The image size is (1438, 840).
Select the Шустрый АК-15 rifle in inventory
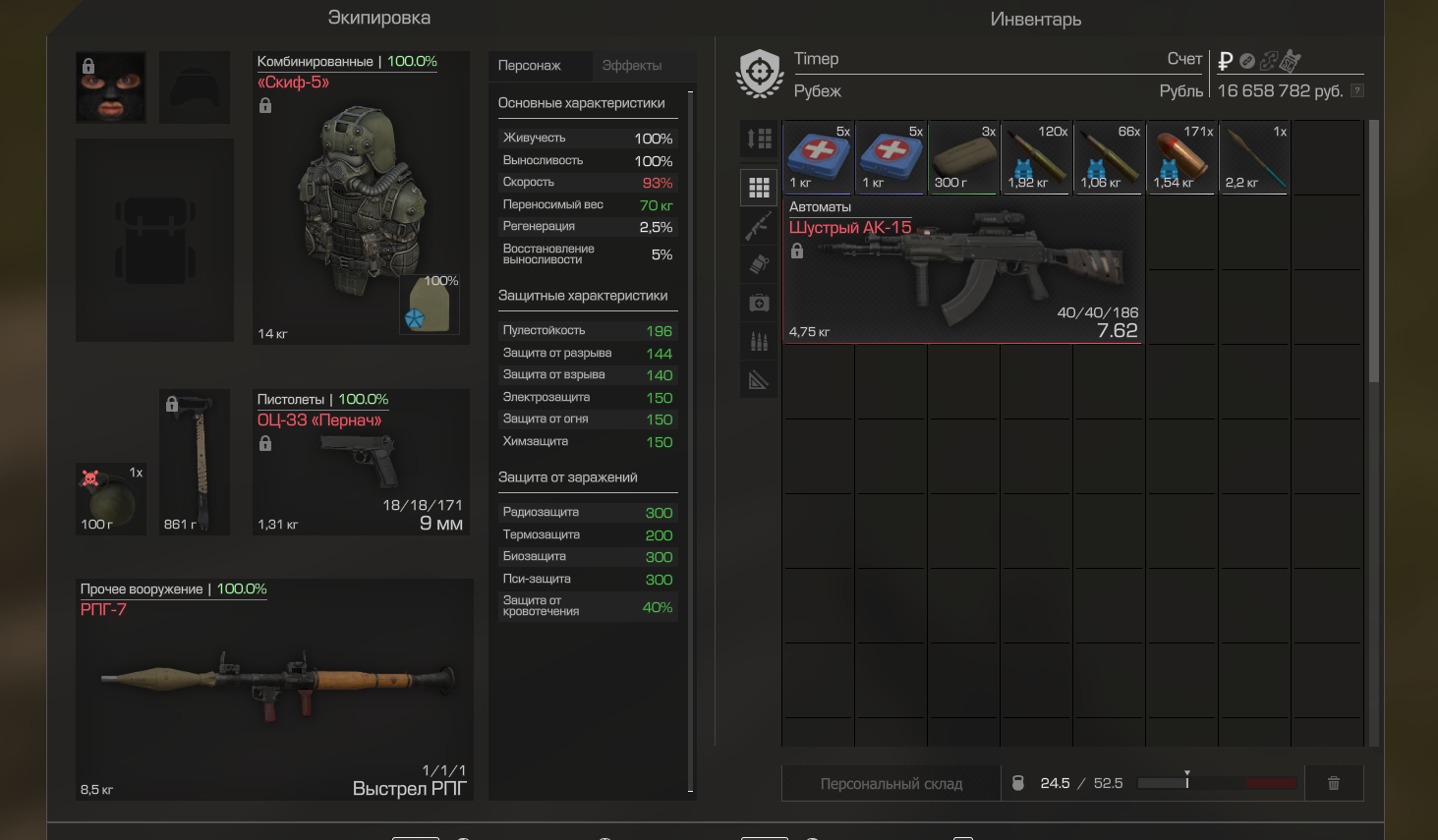pos(963,270)
